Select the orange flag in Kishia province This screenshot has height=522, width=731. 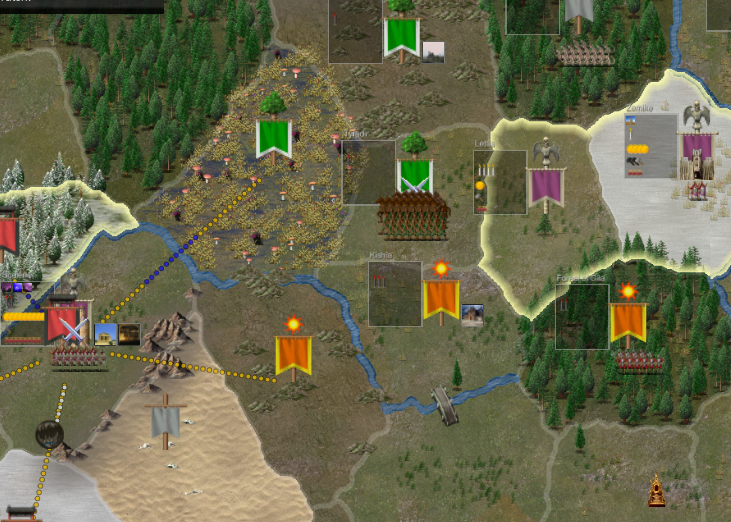click(x=441, y=299)
